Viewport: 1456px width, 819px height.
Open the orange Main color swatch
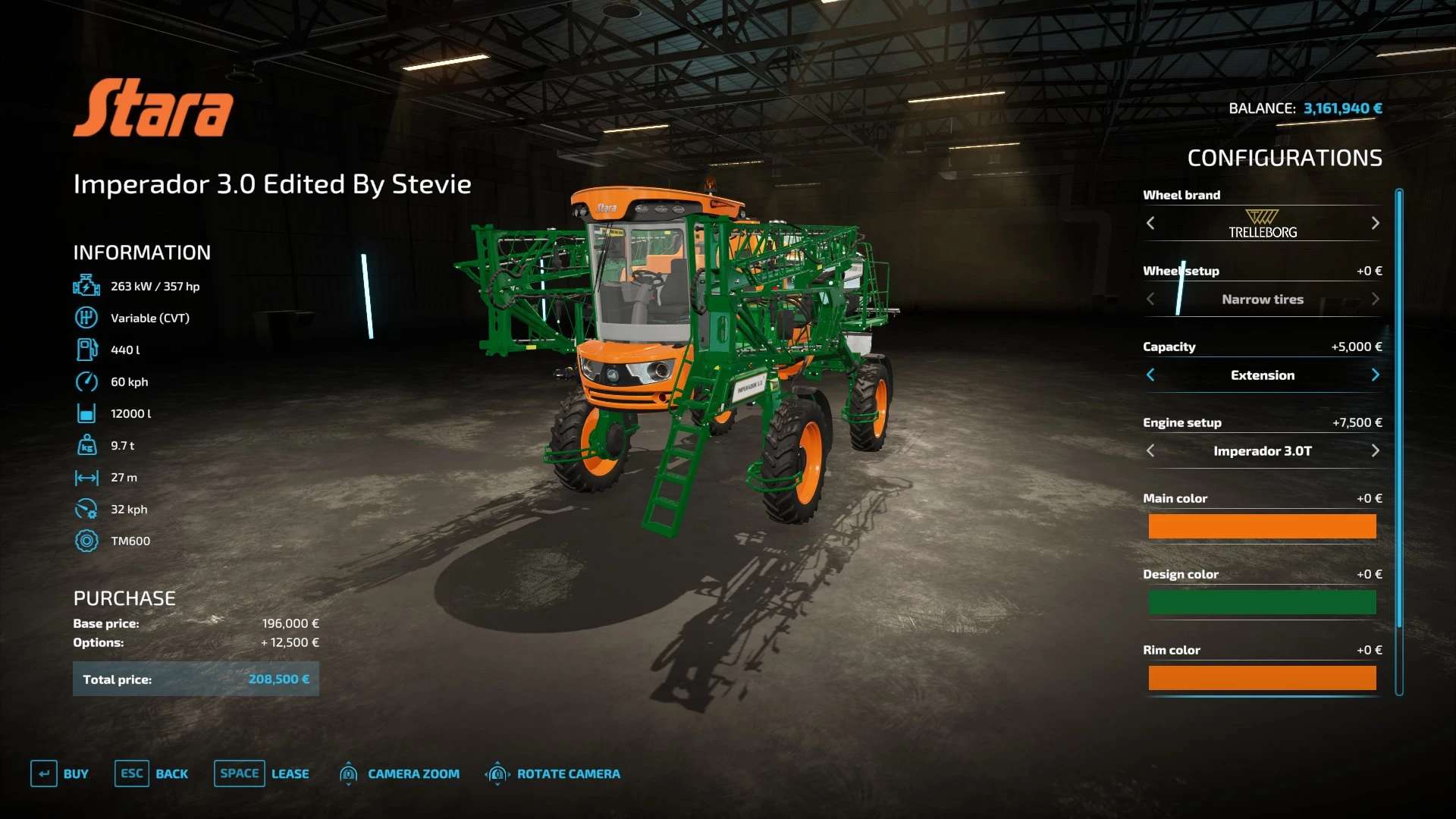click(1262, 526)
